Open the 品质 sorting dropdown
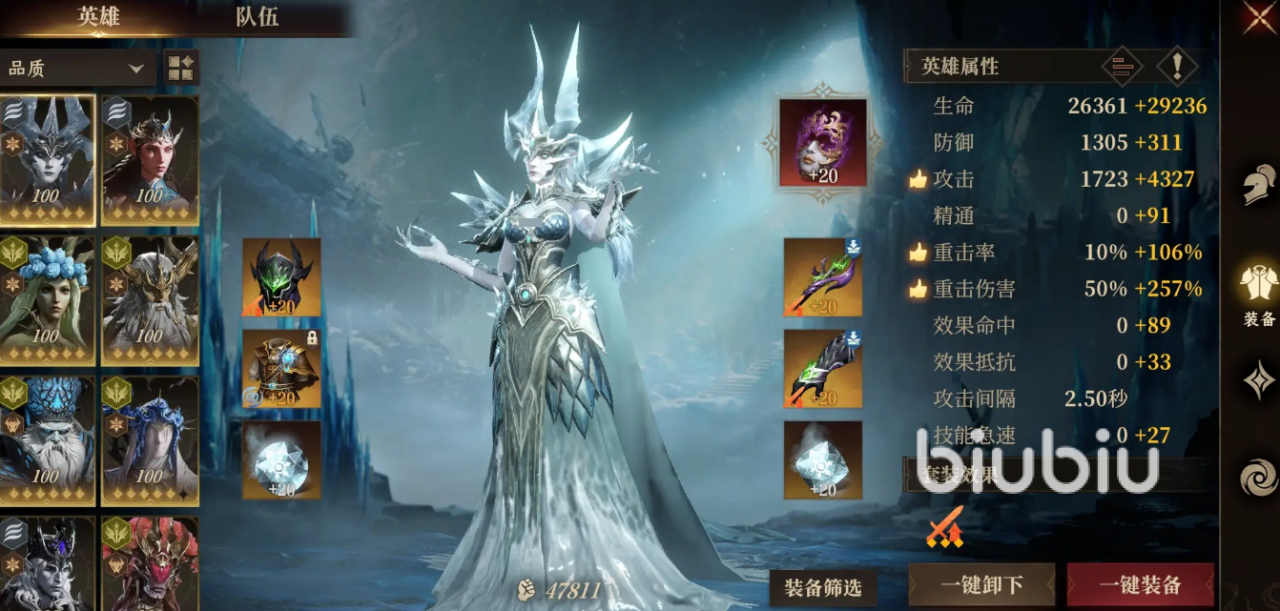 point(76,69)
